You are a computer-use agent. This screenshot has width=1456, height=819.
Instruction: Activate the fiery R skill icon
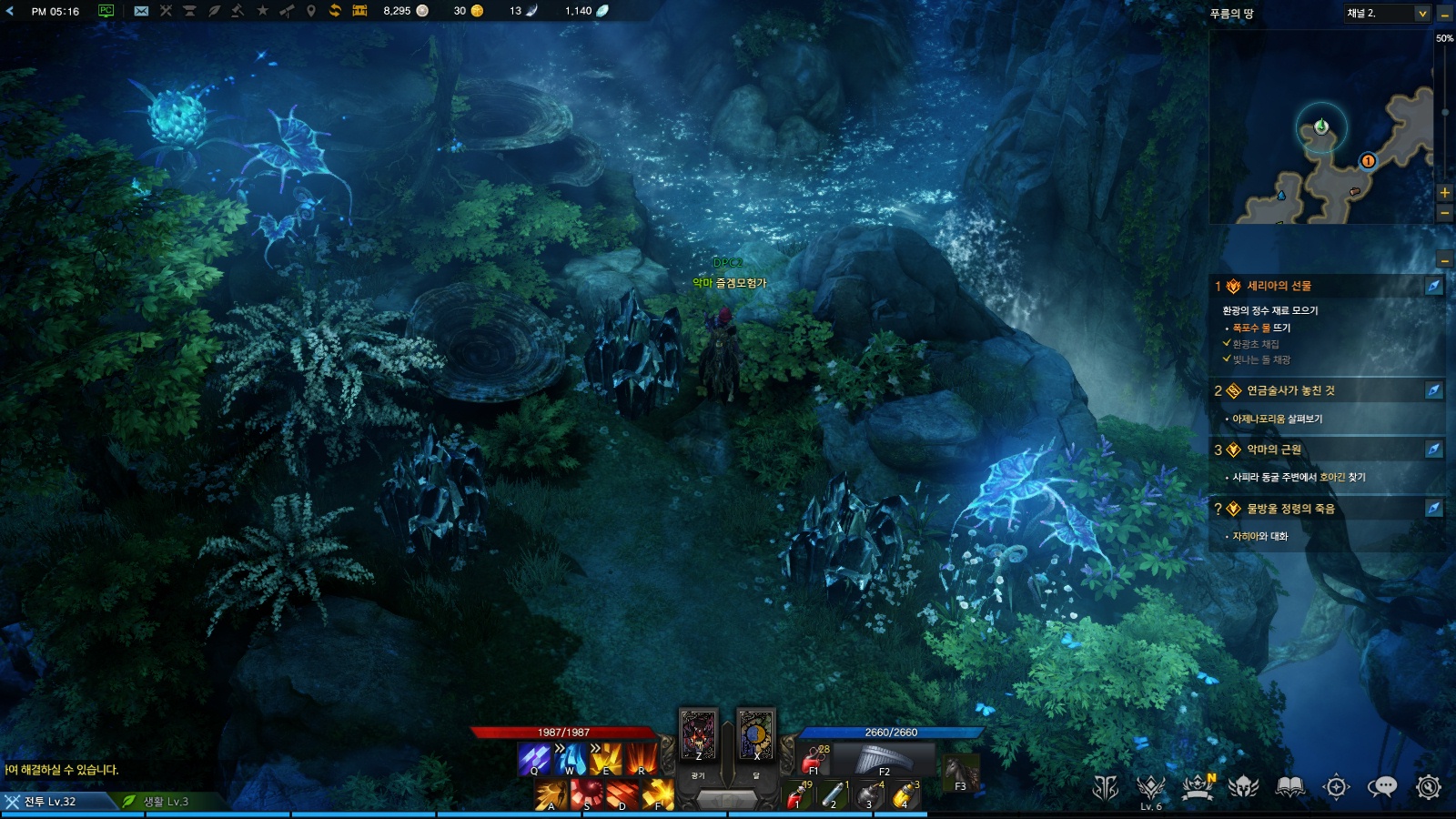[x=641, y=759]
